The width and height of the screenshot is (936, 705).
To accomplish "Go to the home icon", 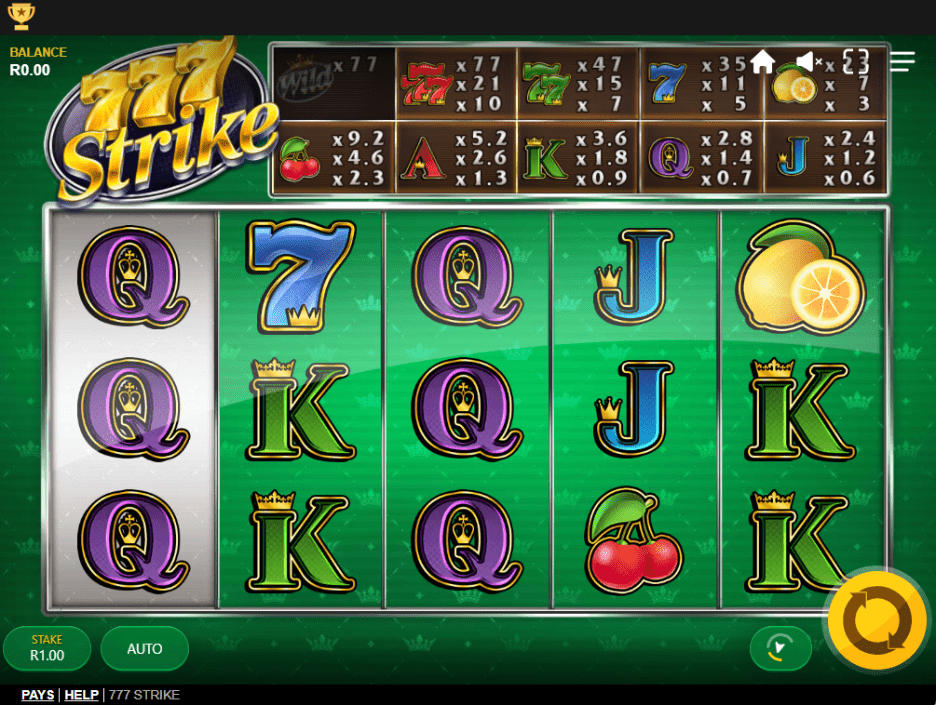I will click(763, 62).
